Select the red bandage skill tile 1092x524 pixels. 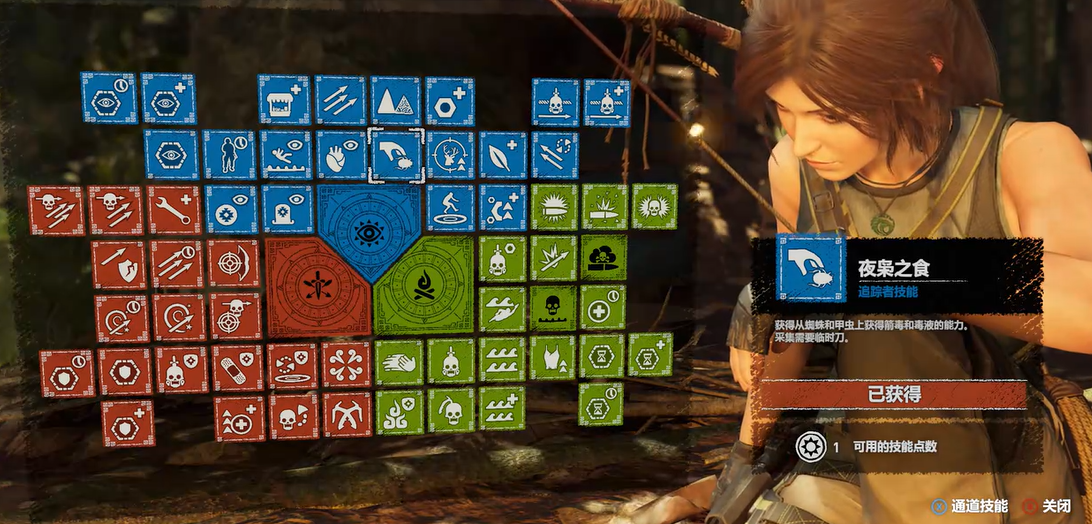coord(237,367)
